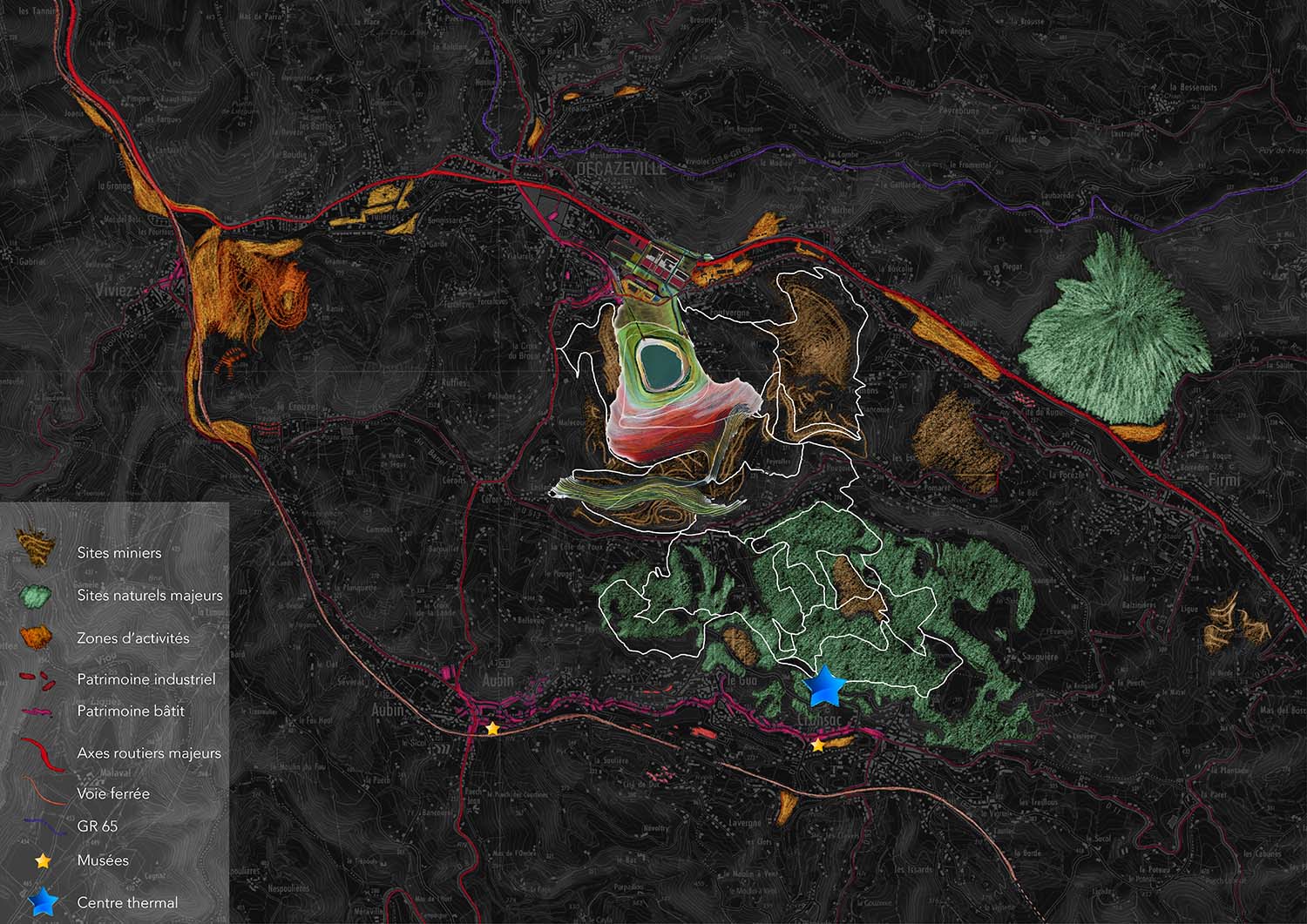Select the yellow museum star marker below Cransac
Screen dimensions: 1307x924
[817, 745]
